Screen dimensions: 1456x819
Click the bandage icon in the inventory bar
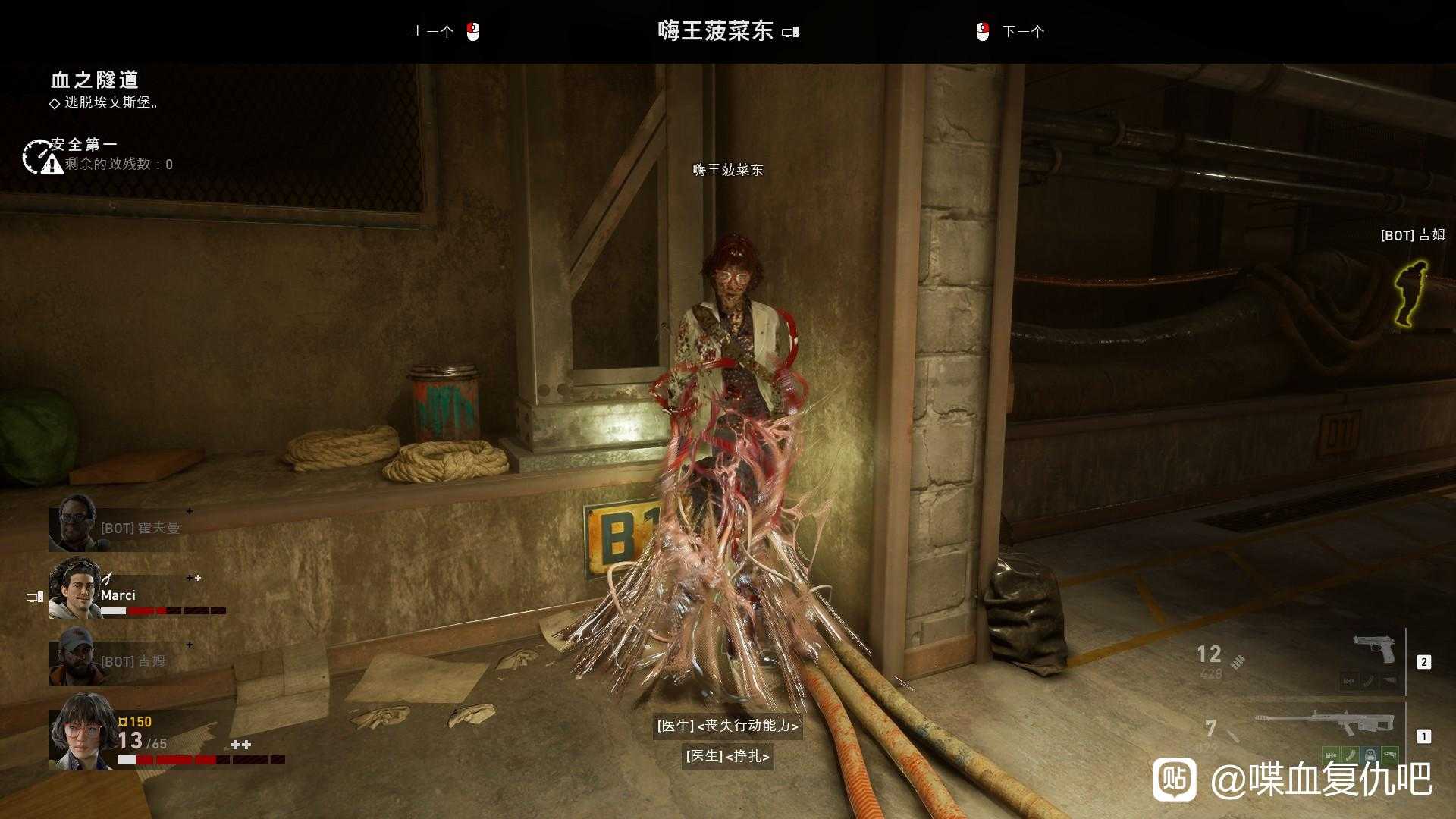1350,753
